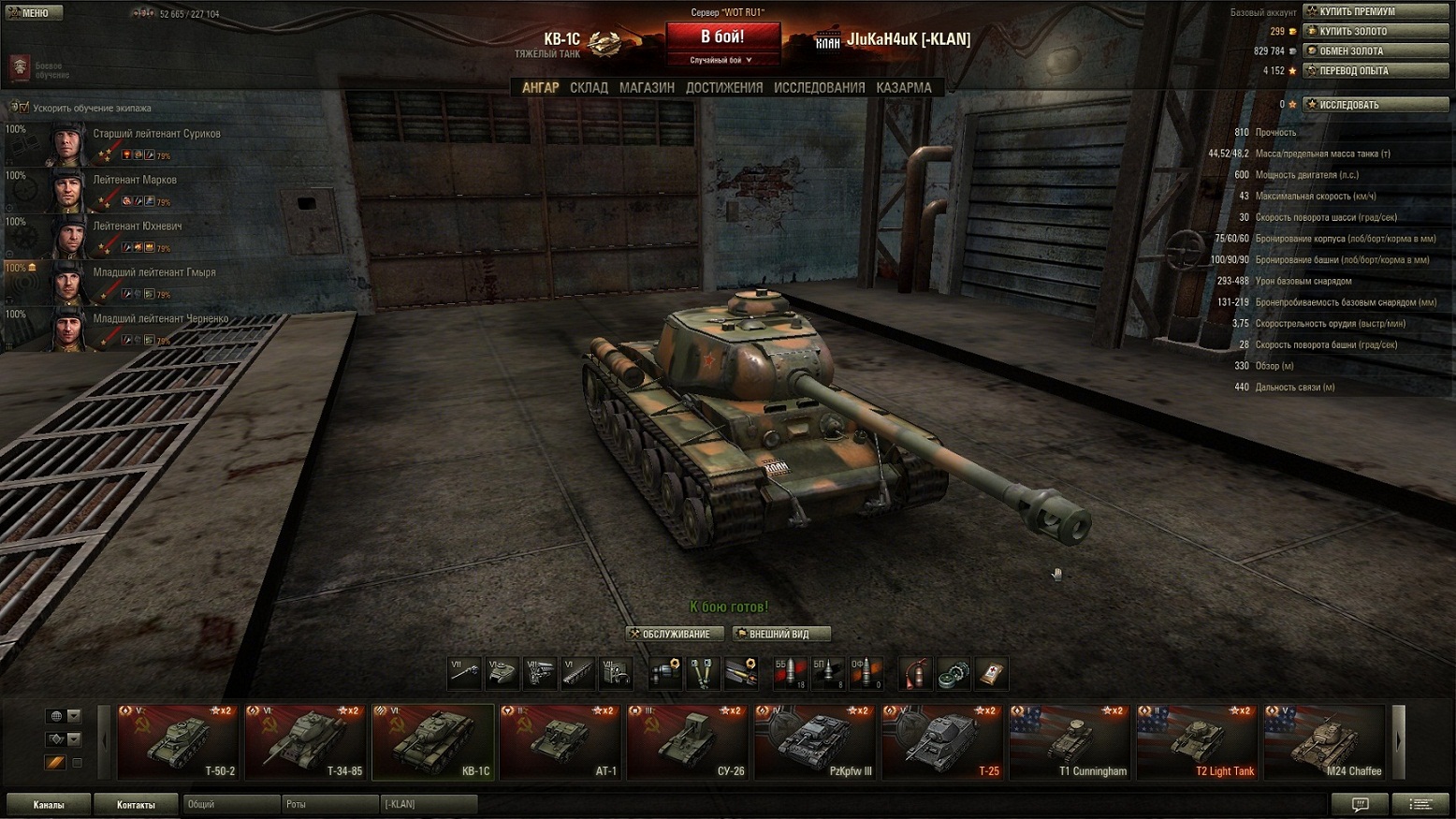The width and height of the screenshot is (1456, 819).
Task: Toggle the Ускорить обучение экипажа checkbox
Action: click(x=23, y=108)
